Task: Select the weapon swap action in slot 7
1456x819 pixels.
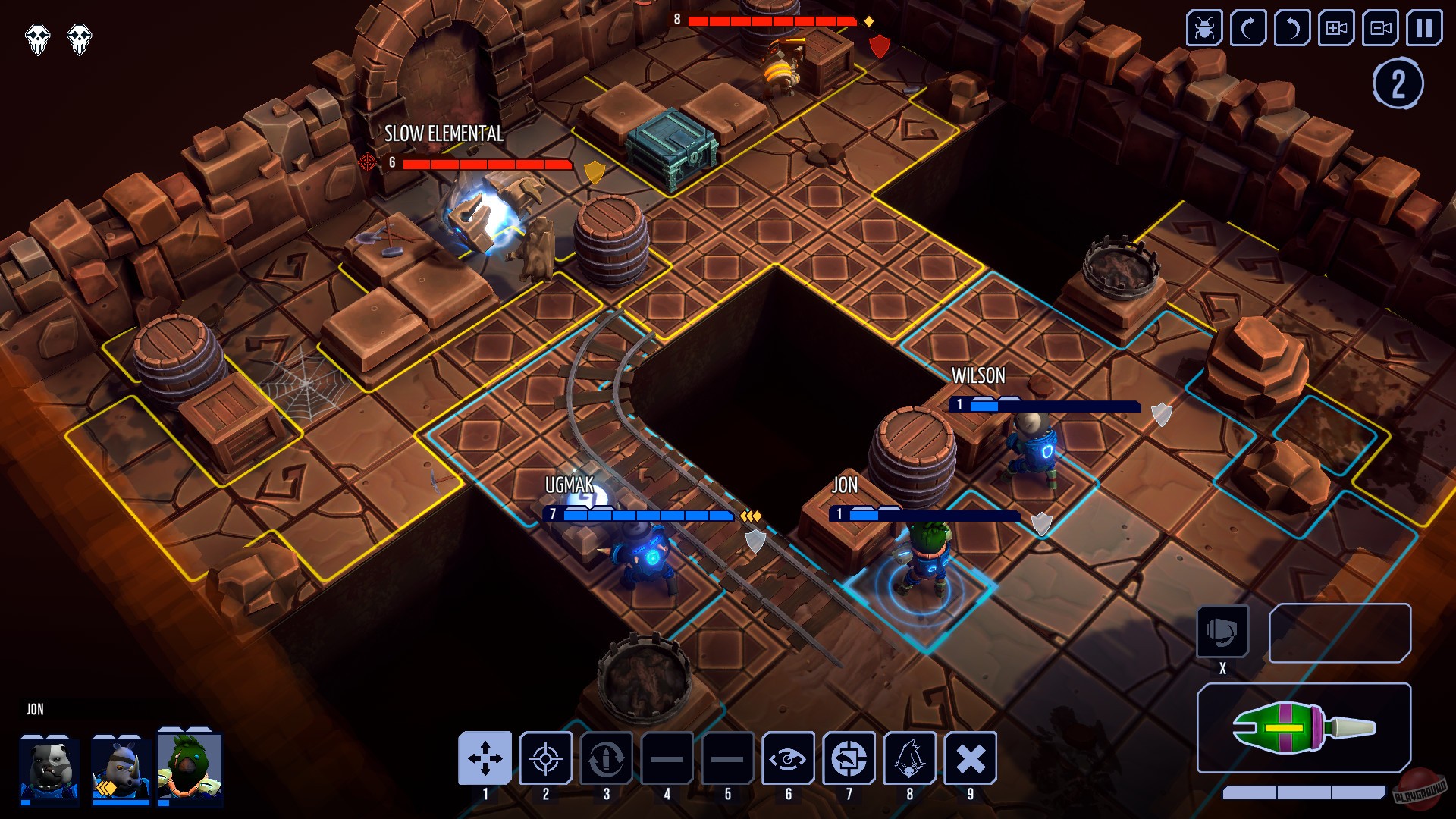Action: point(849,758)
